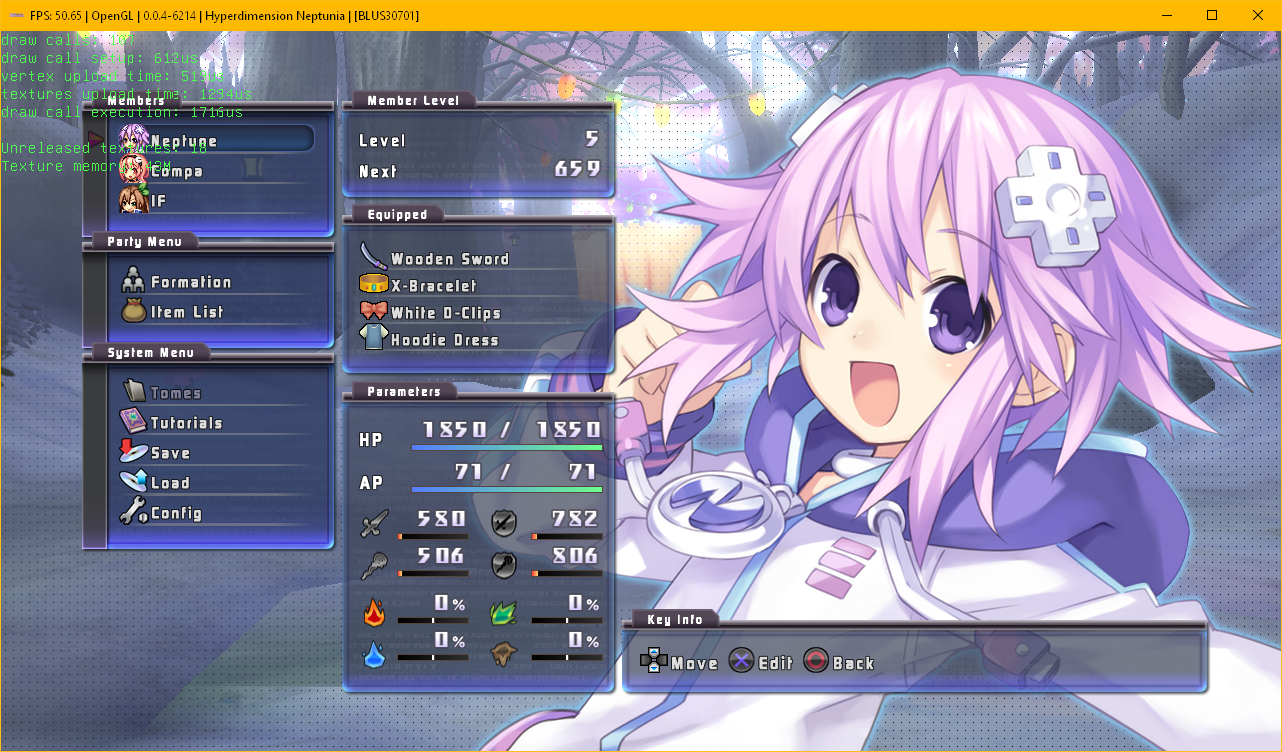The width and height of the screenshot is (1282, 752).
Task: Select Neptune in the Members list
Action: tap(183, 141)
